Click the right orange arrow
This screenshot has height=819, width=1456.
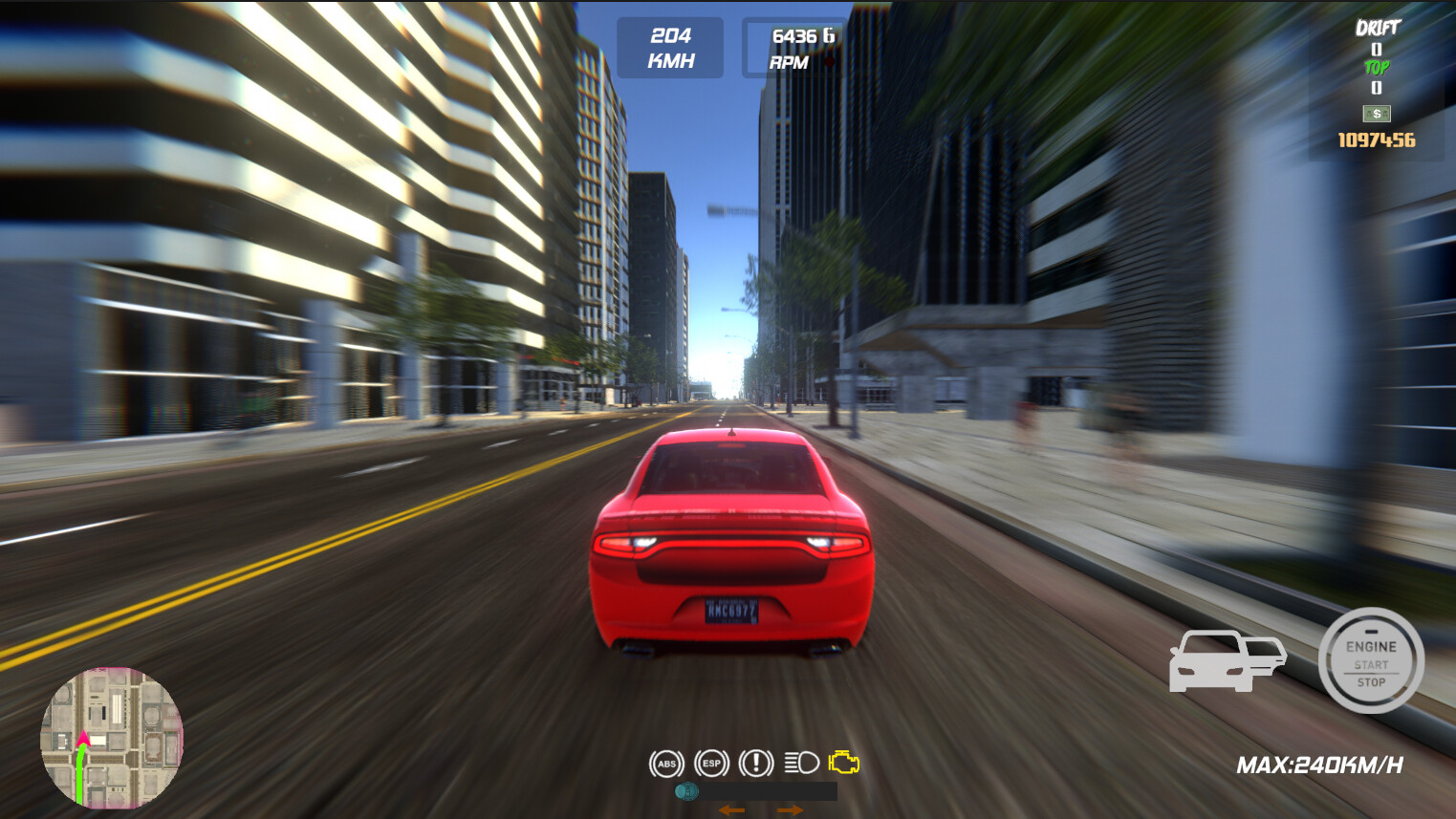791,808
